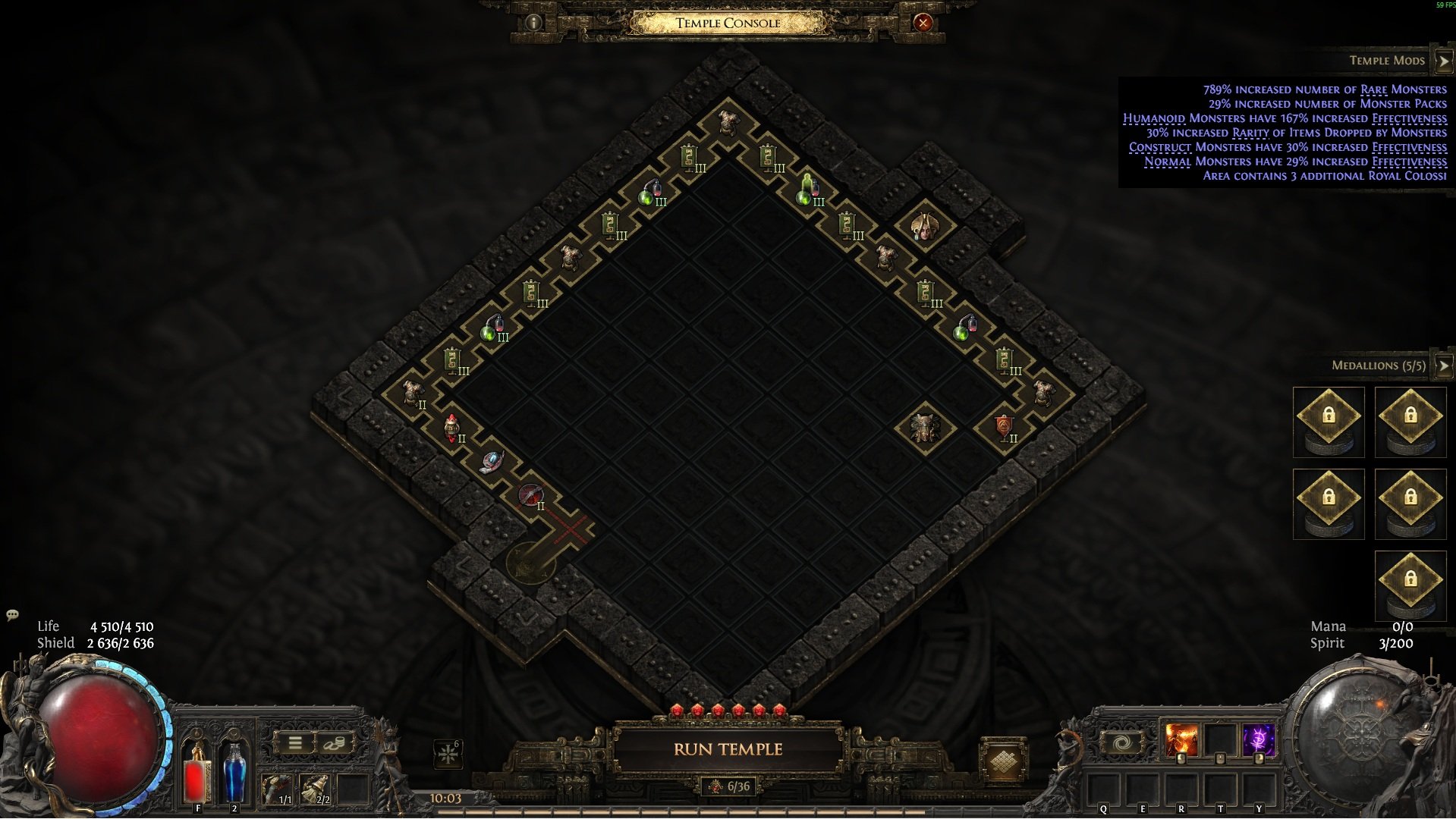Open the coins shop button

[333, 743]
